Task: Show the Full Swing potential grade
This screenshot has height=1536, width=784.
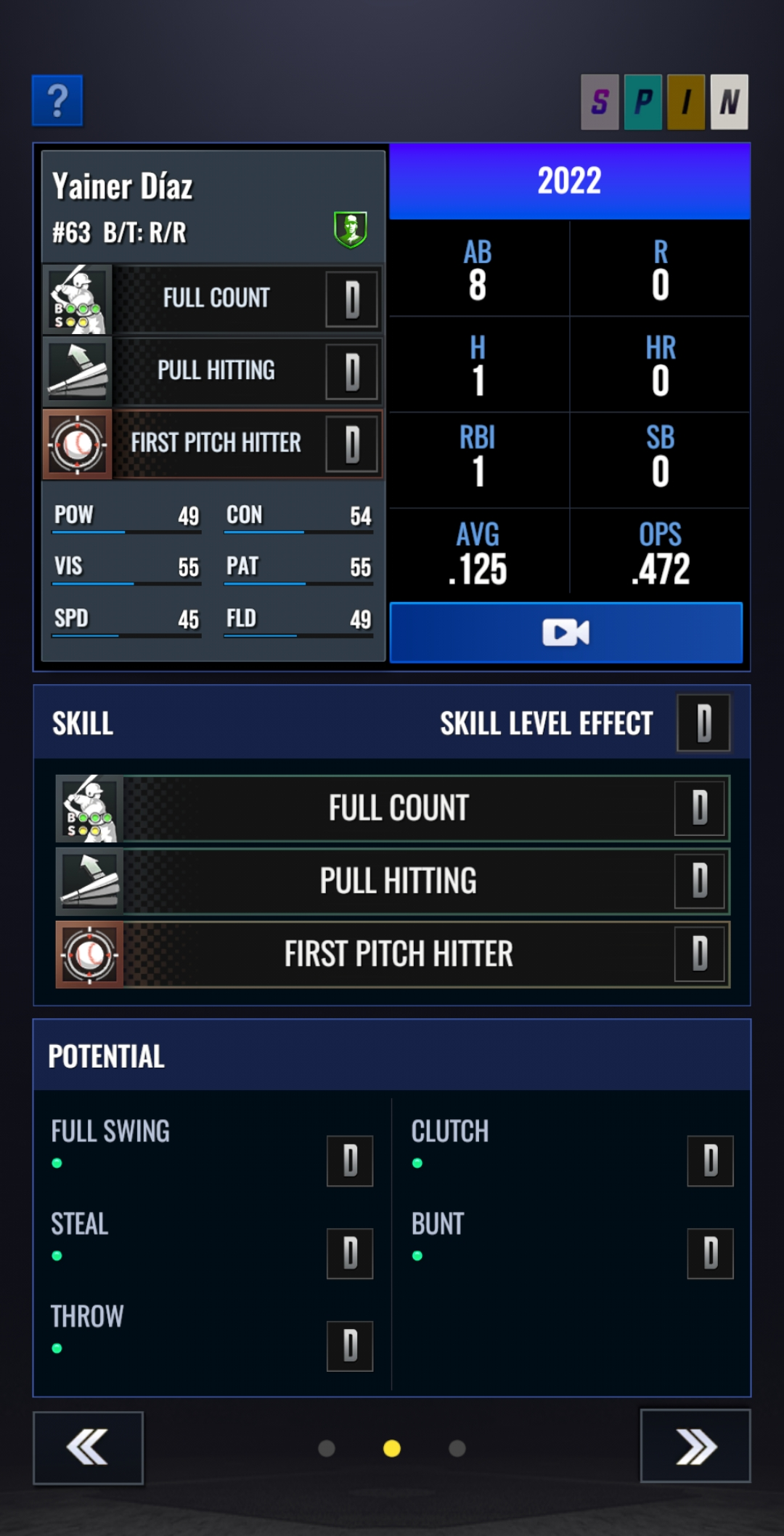Action: coord(350,1161)
